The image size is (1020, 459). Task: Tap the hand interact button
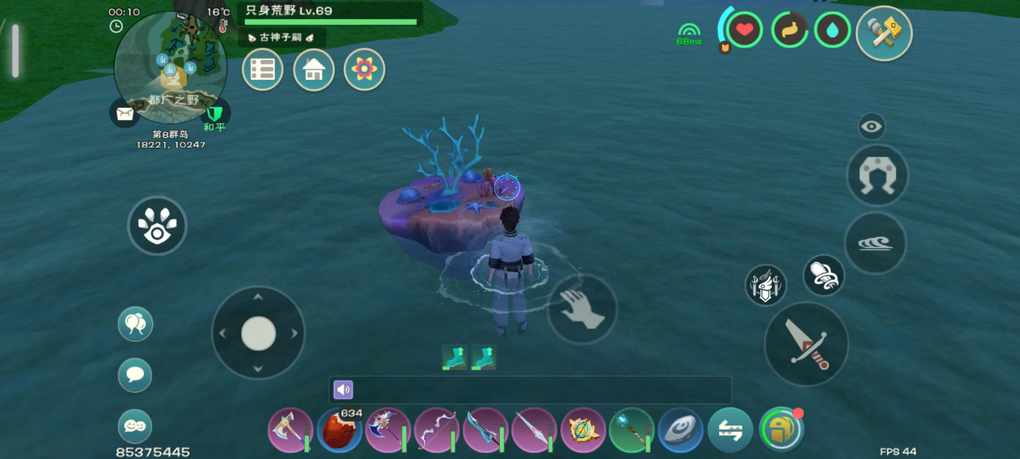582,309
